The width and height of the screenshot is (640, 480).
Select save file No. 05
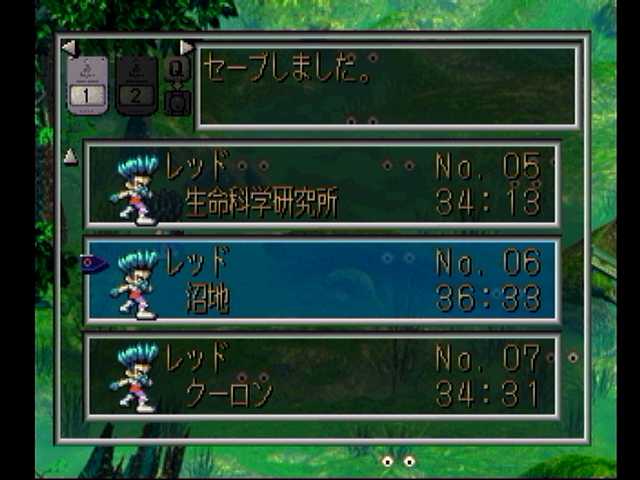tap(322, 185)
